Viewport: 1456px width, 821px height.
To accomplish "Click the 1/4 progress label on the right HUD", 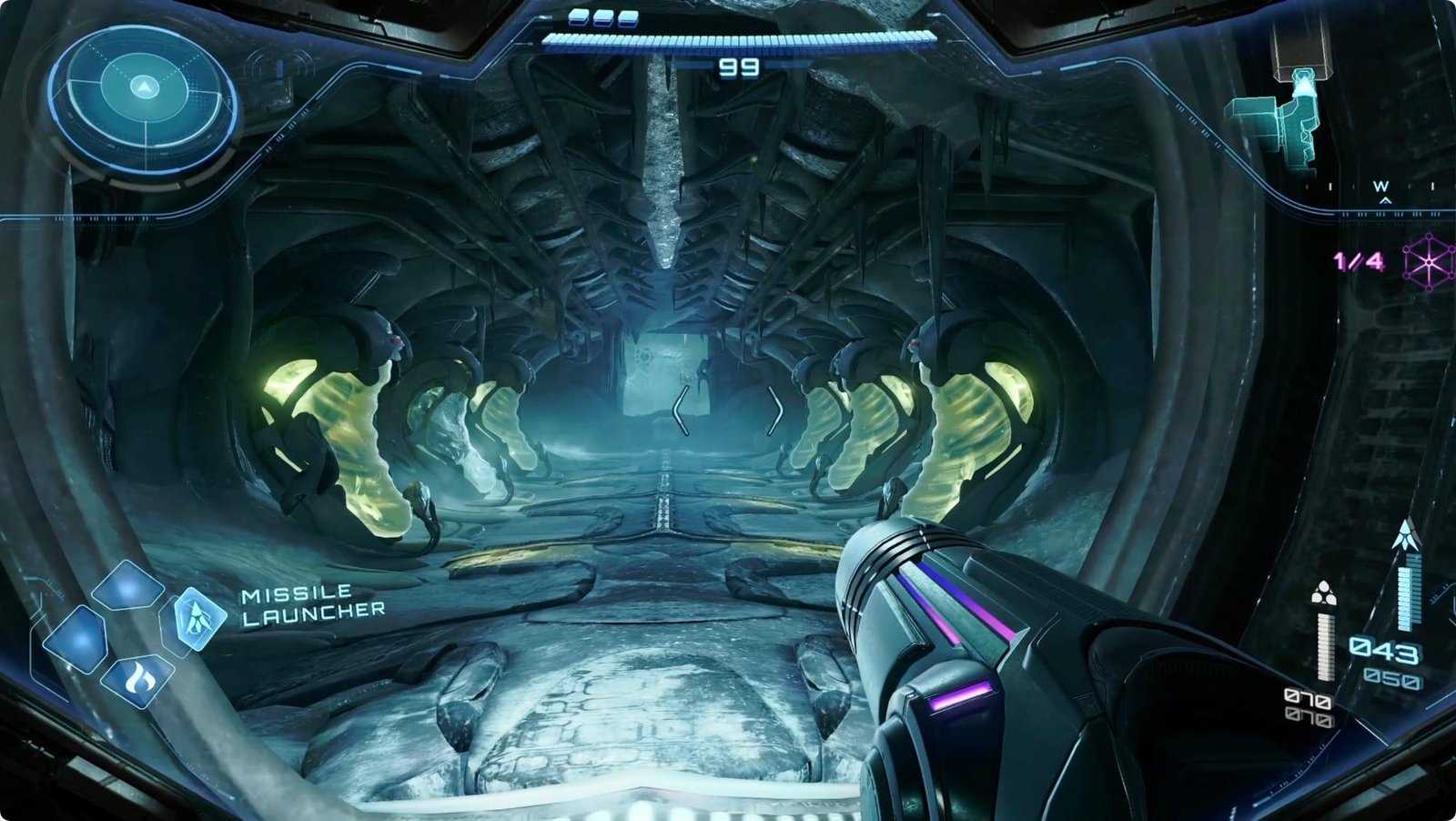I will [1358, 260].
